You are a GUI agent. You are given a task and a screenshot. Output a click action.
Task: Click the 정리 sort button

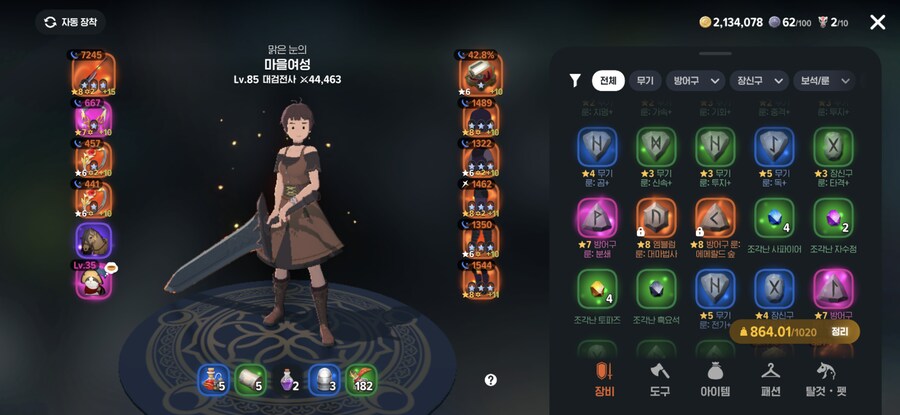click(839, 331)
